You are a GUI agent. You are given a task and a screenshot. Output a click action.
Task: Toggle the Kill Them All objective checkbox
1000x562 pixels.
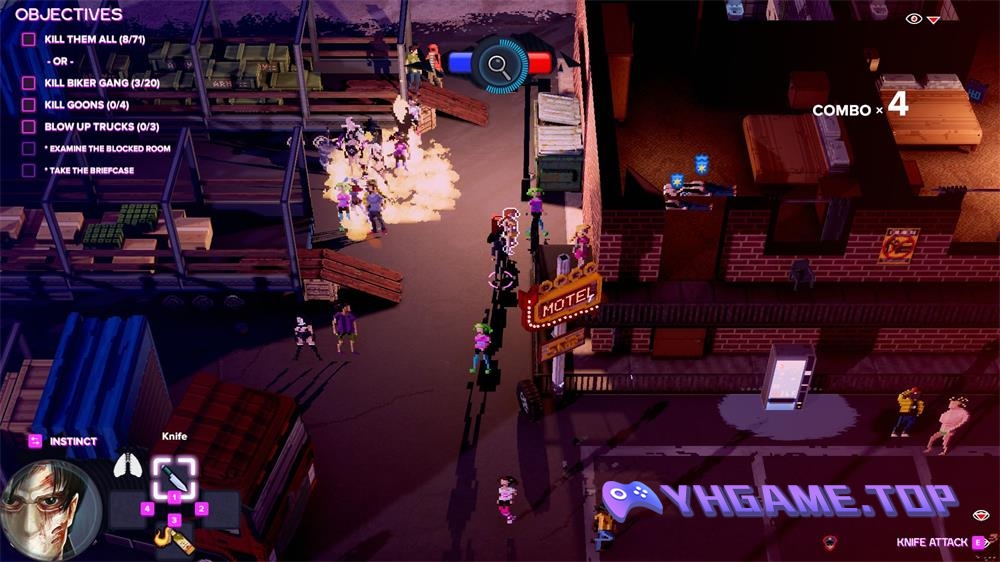pyautogui.click(x=29, y=40)
